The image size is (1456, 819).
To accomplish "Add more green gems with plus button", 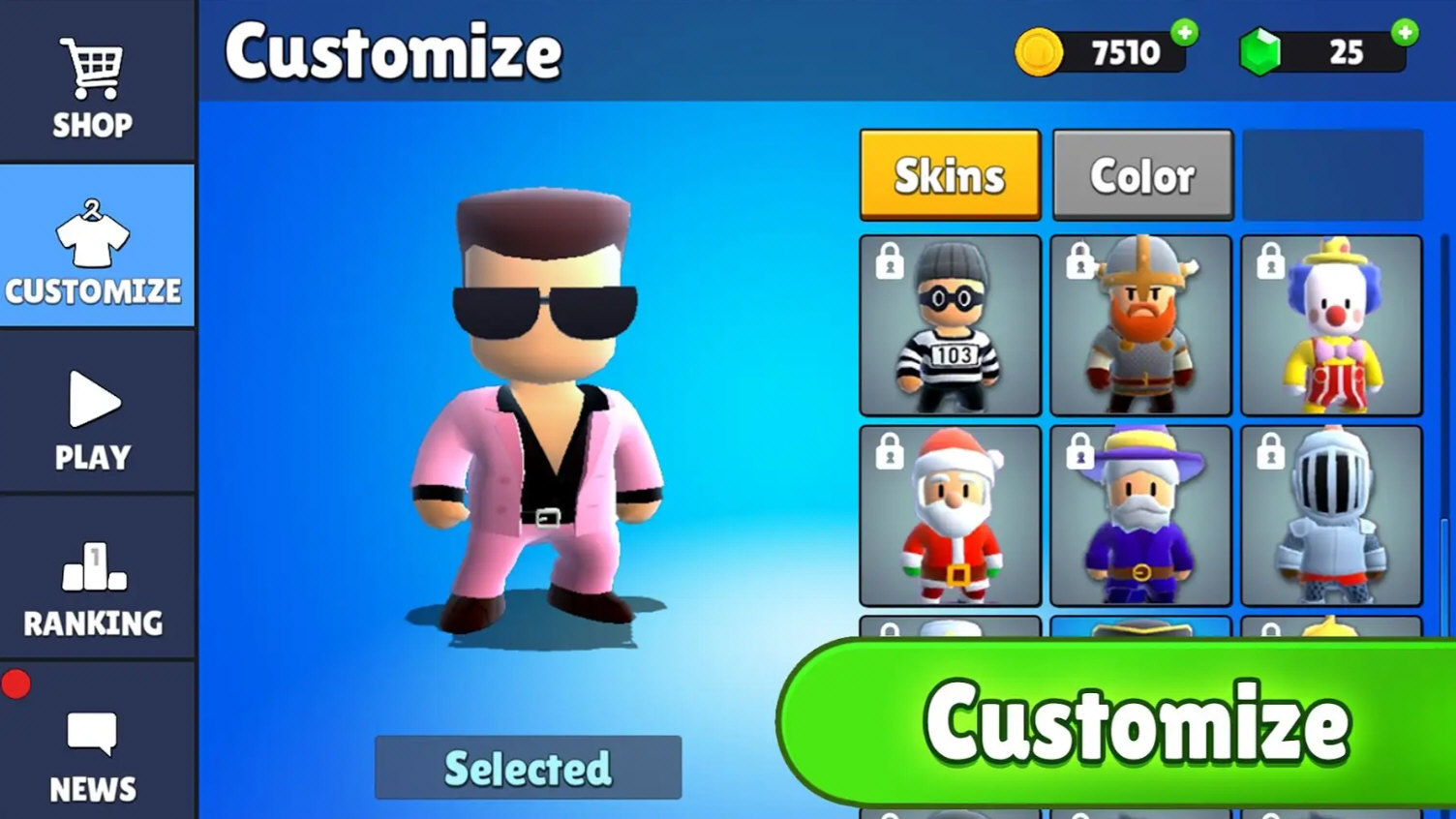I will coord(1405,33).
